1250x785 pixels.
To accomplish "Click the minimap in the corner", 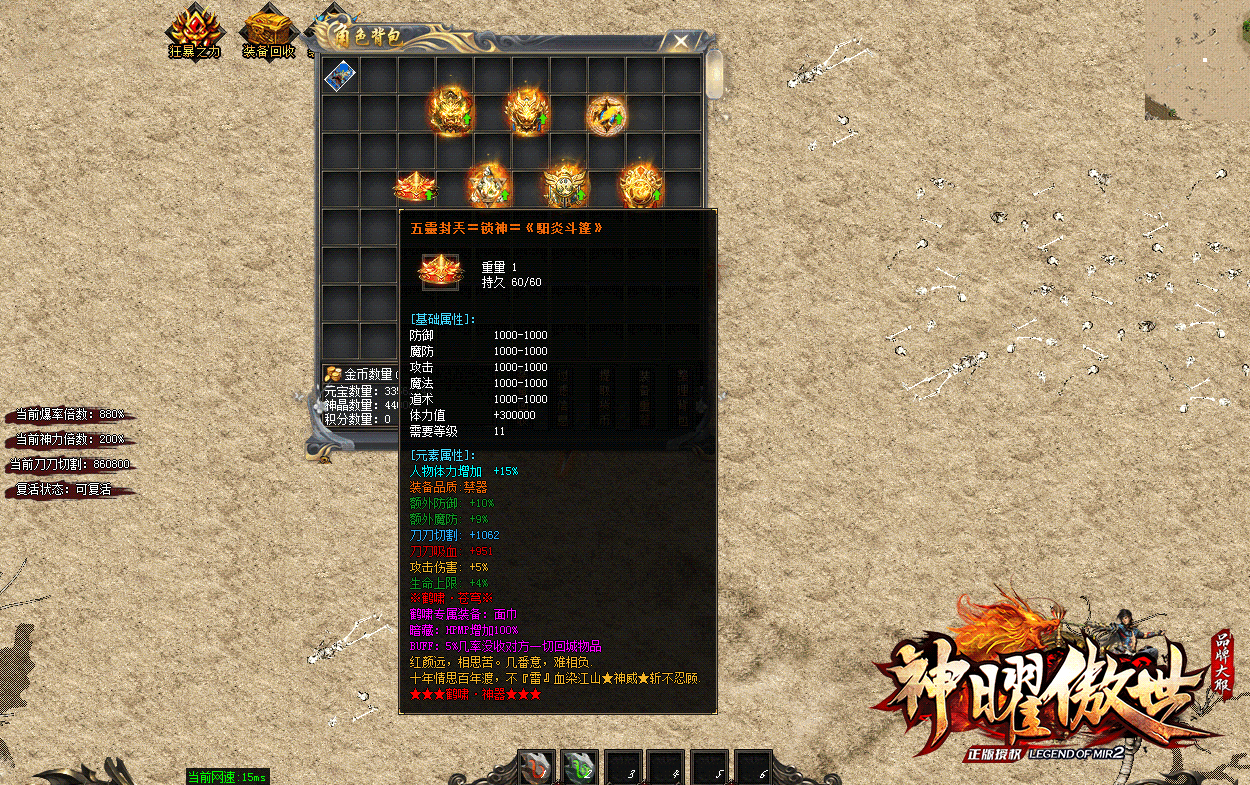I will click(1197, 58).
